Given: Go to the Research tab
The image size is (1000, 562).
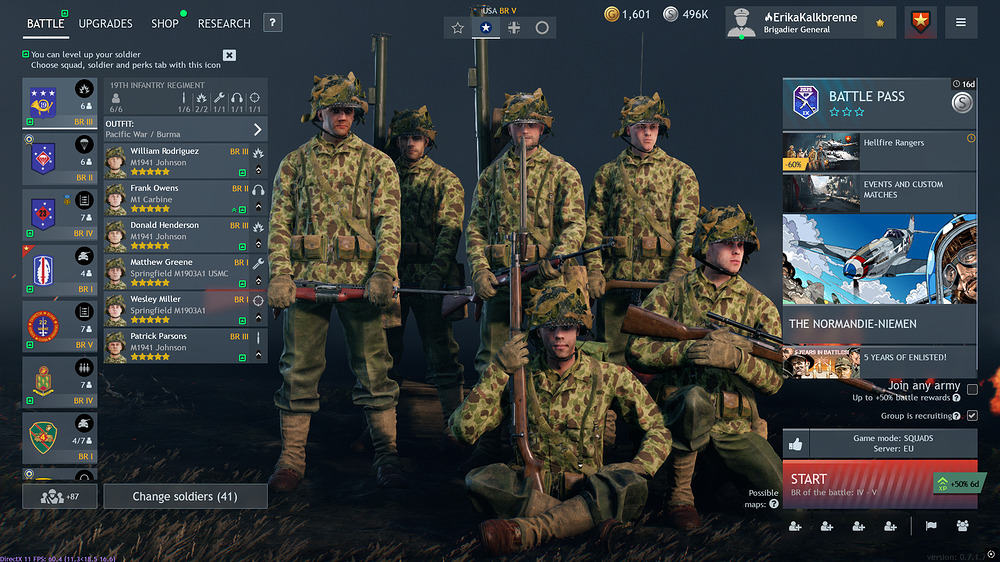Looking at the screenshot, I should coord(224,23).
